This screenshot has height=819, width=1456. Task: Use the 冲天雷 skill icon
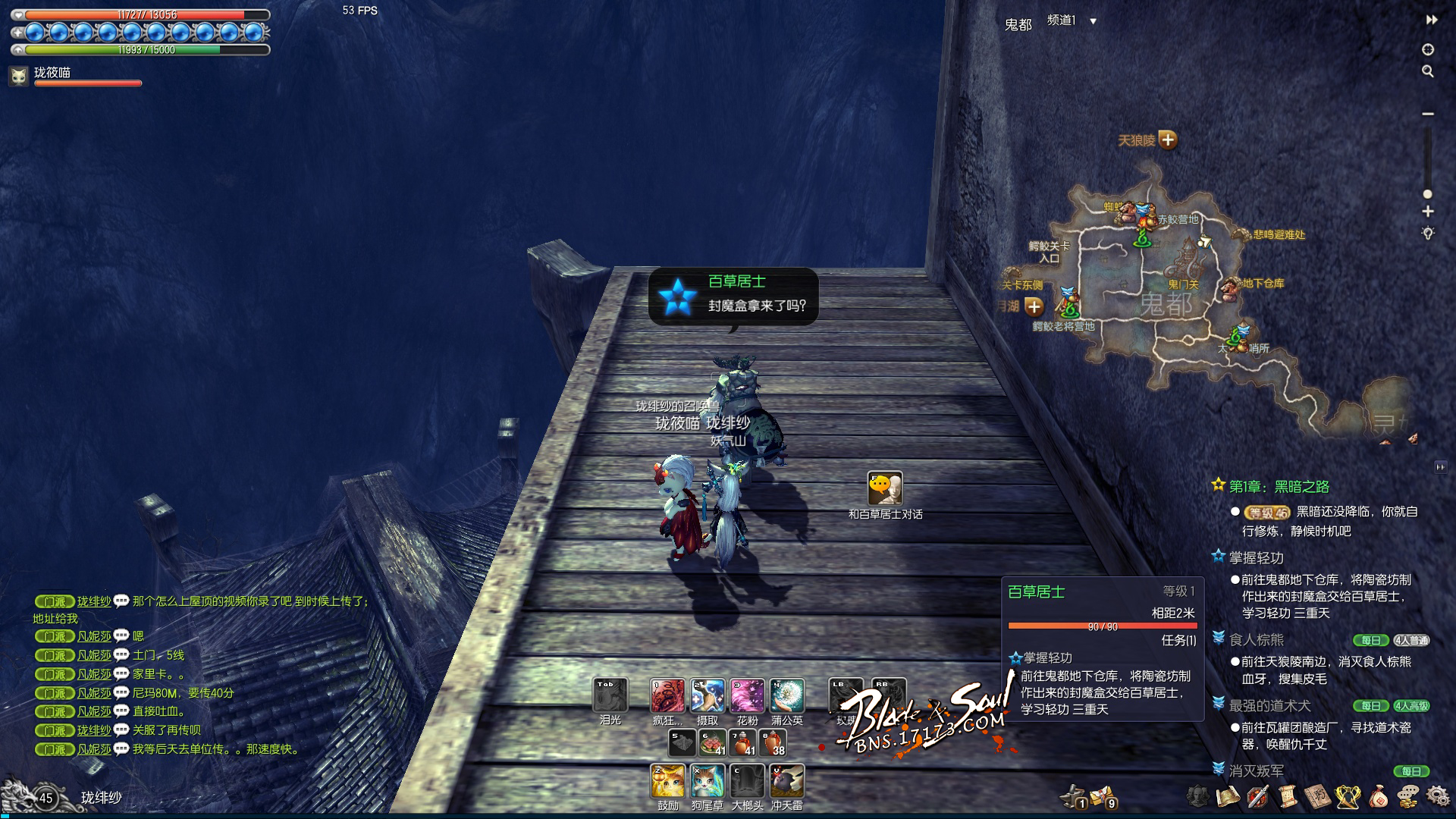coord(786,781)
